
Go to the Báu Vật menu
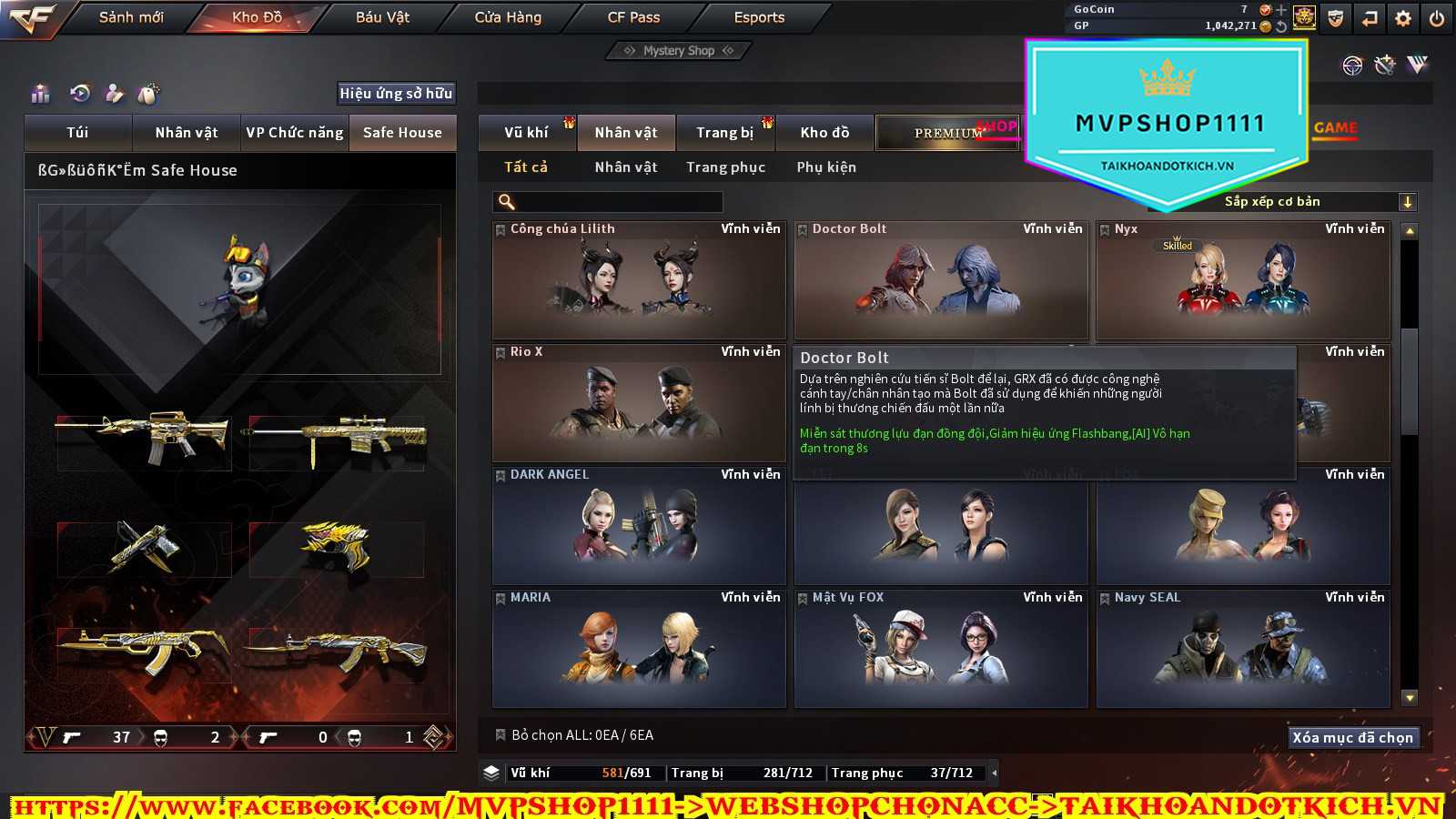click(x=382, y=17)
